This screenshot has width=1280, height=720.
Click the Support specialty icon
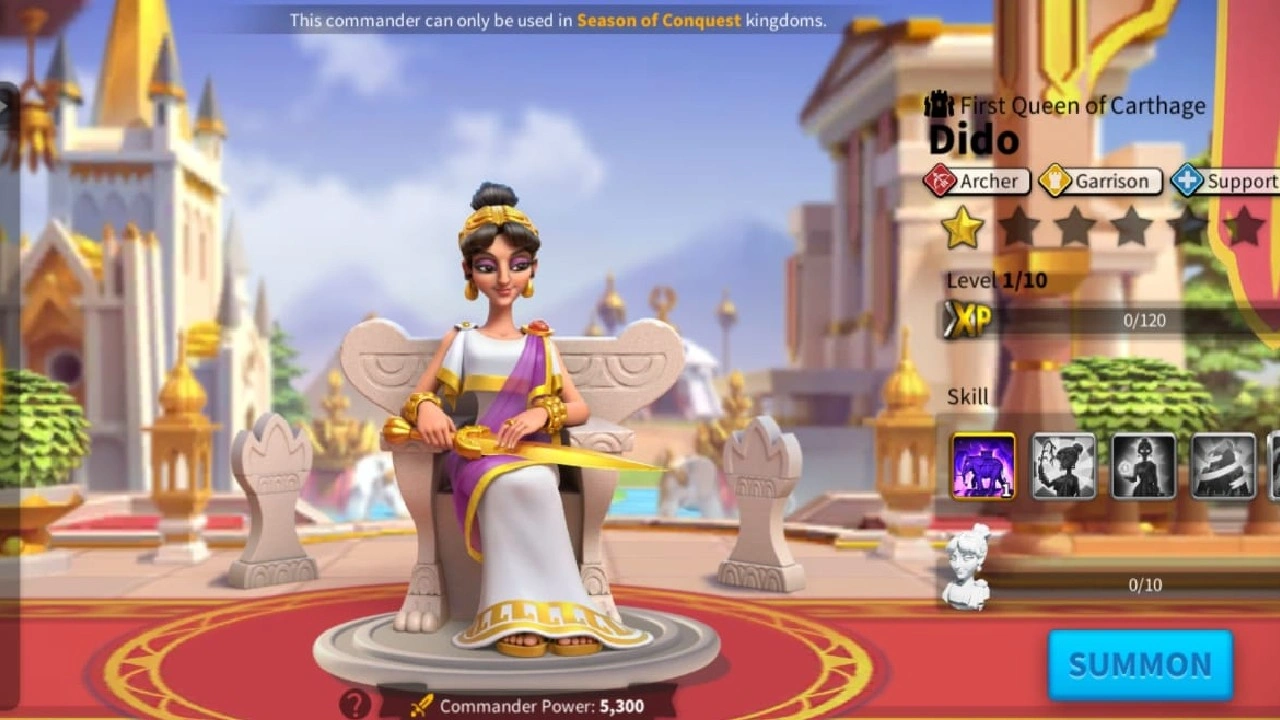coord(1186,181)
